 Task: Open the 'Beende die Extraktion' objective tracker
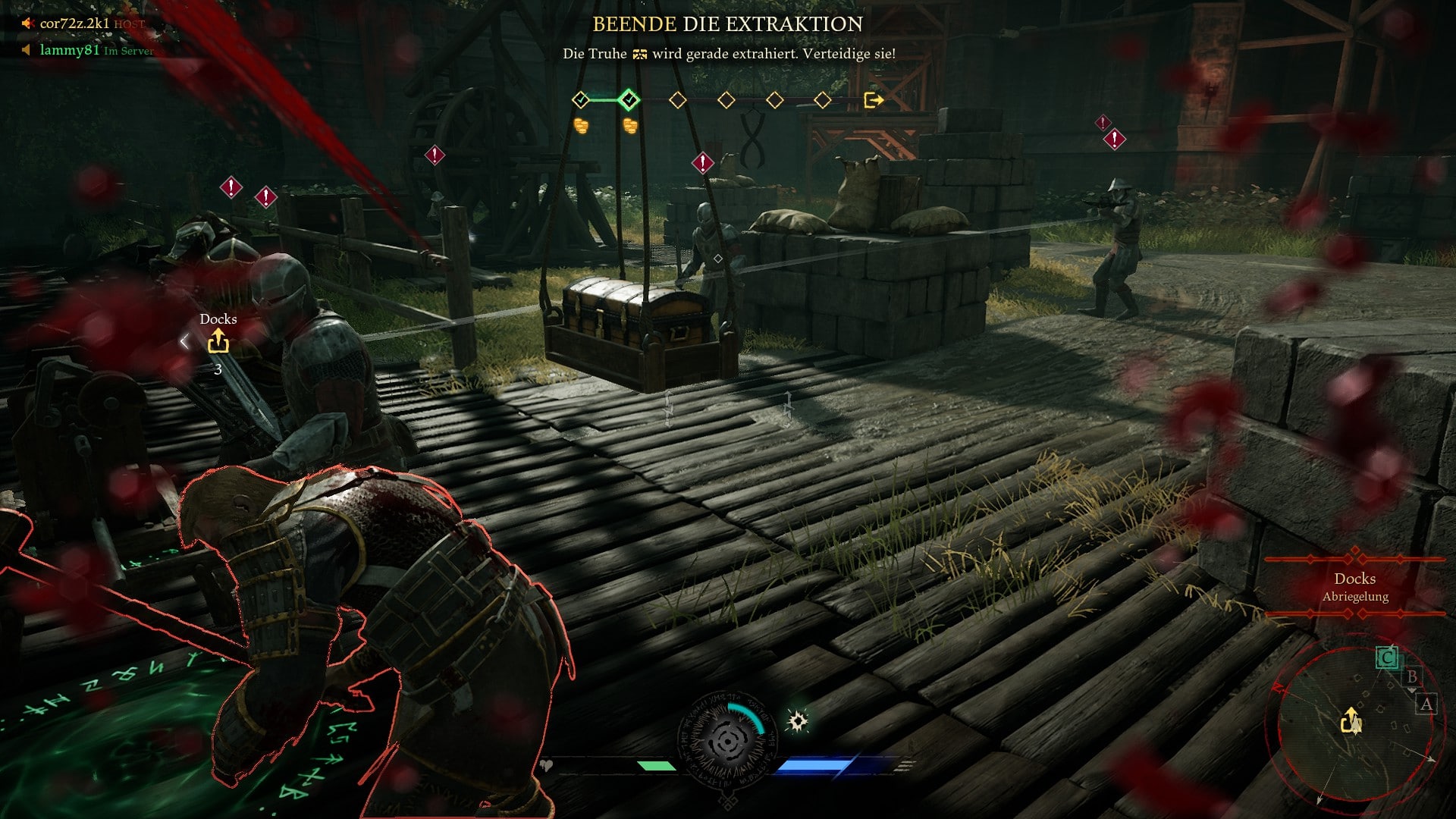(x=727, y=24)
